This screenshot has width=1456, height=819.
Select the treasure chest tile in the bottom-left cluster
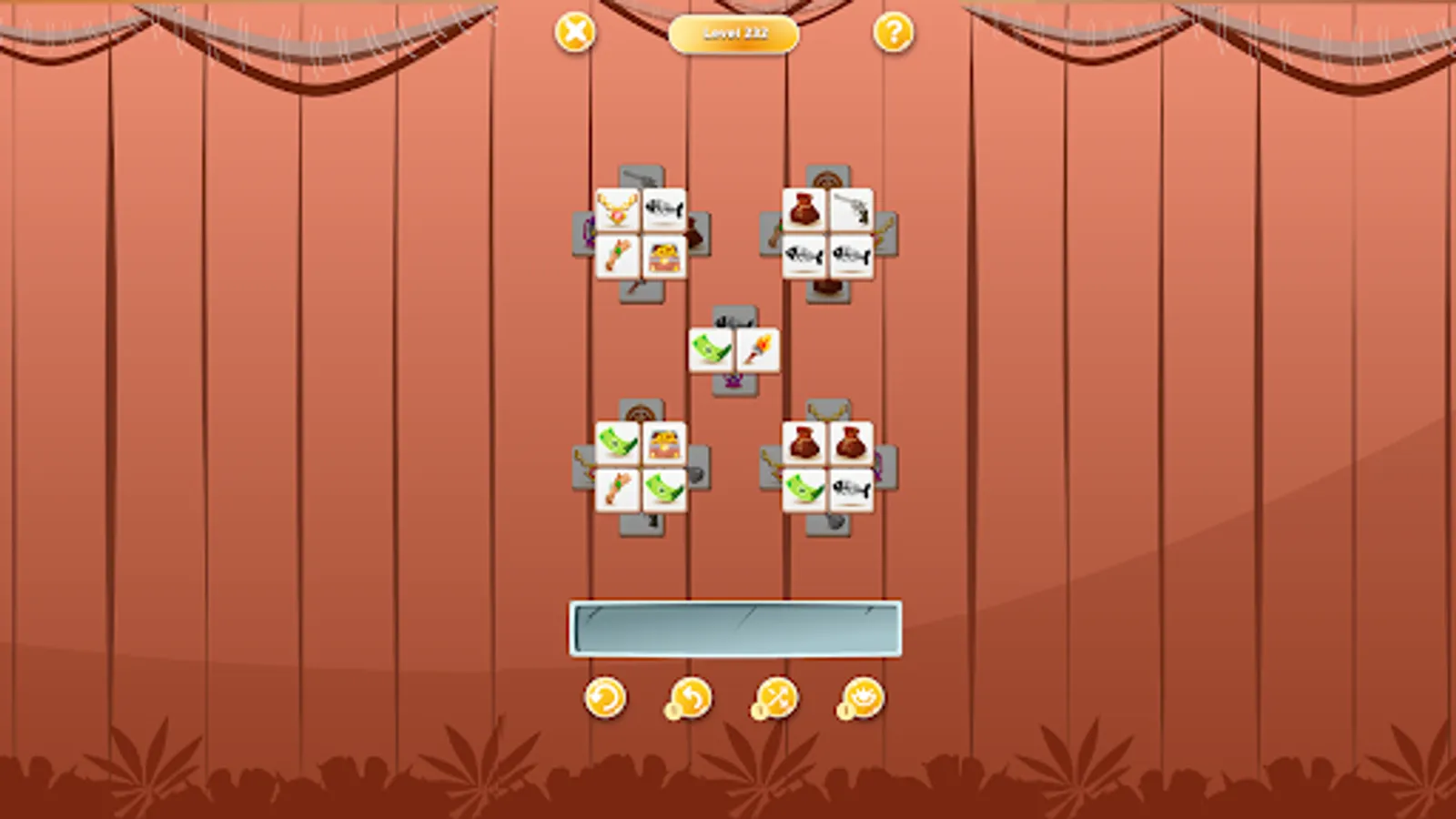pos(663,445)
